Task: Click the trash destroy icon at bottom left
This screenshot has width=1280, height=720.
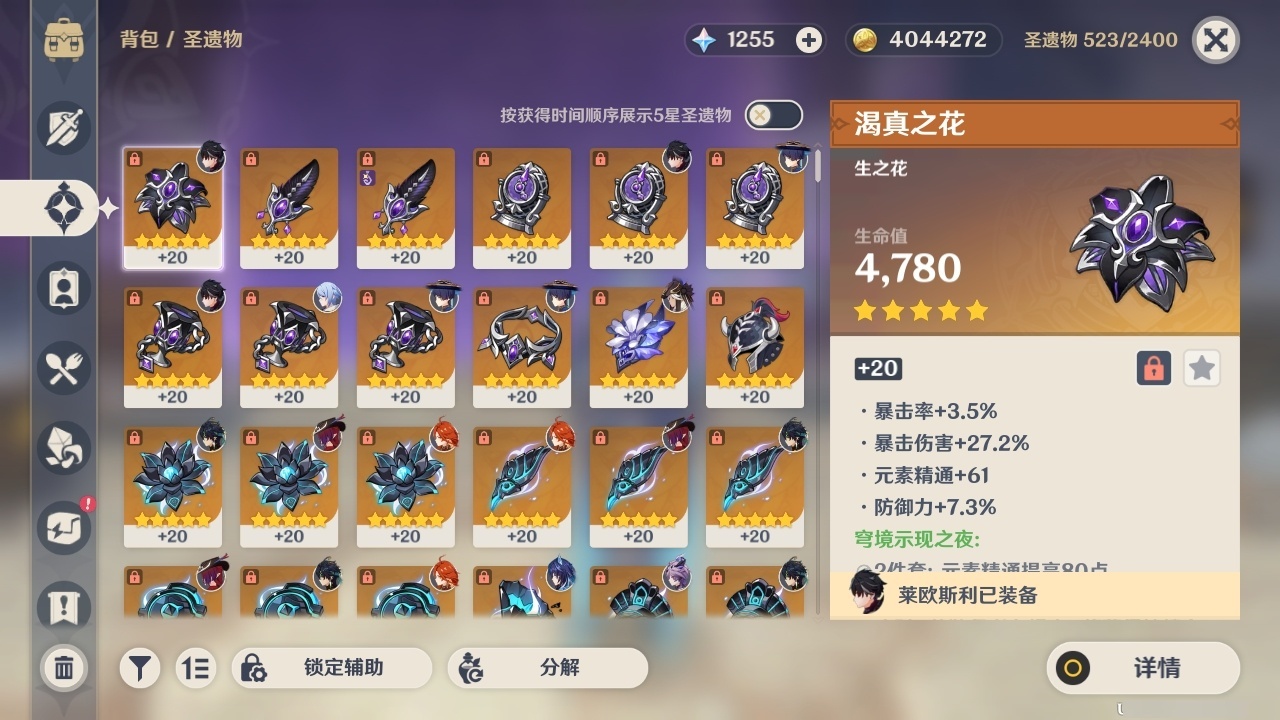Action: (x=63, y=668)
